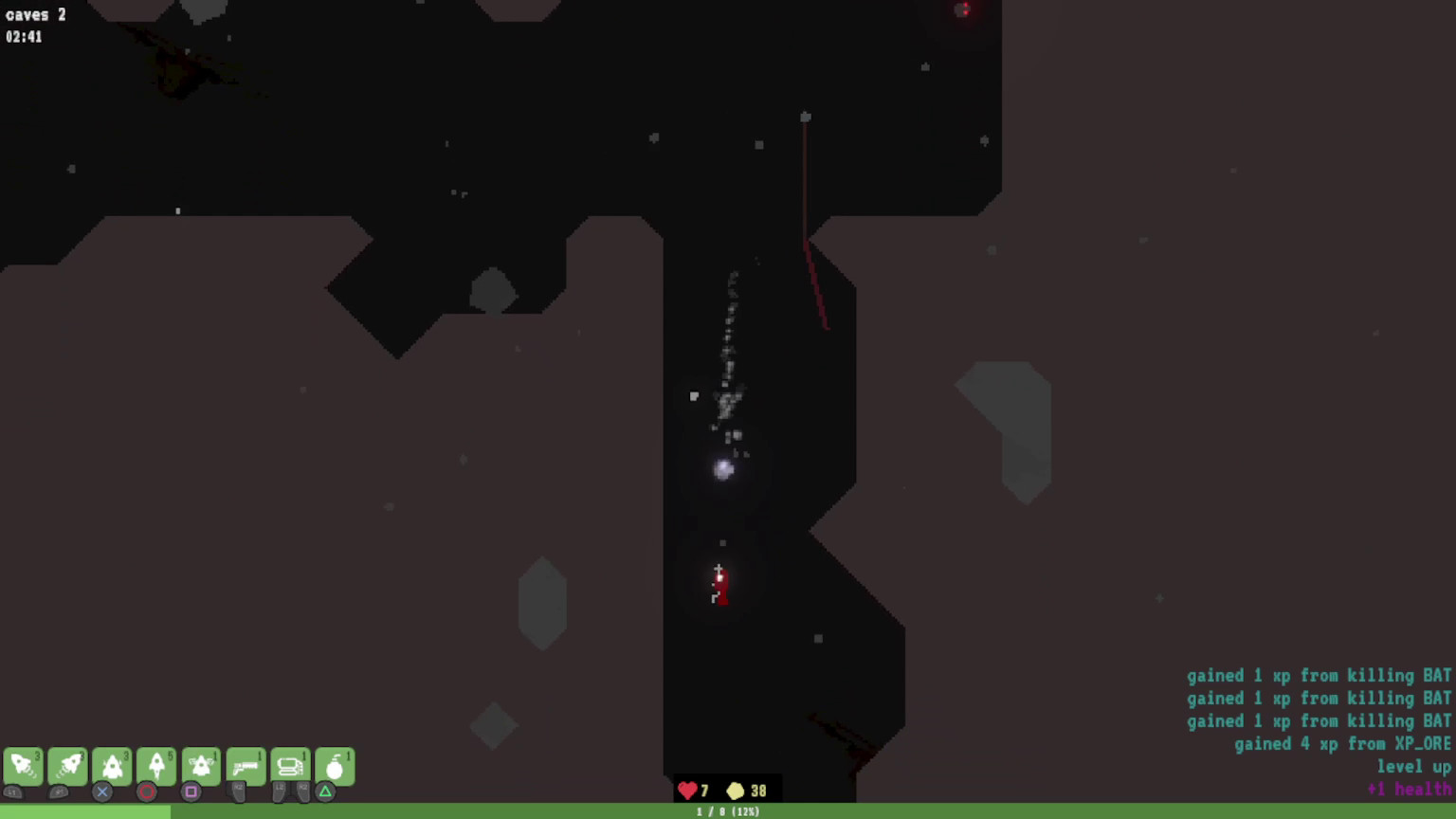Click the green Triangle button prompt
Screen dimensions: 1456x819
point(326,792)
